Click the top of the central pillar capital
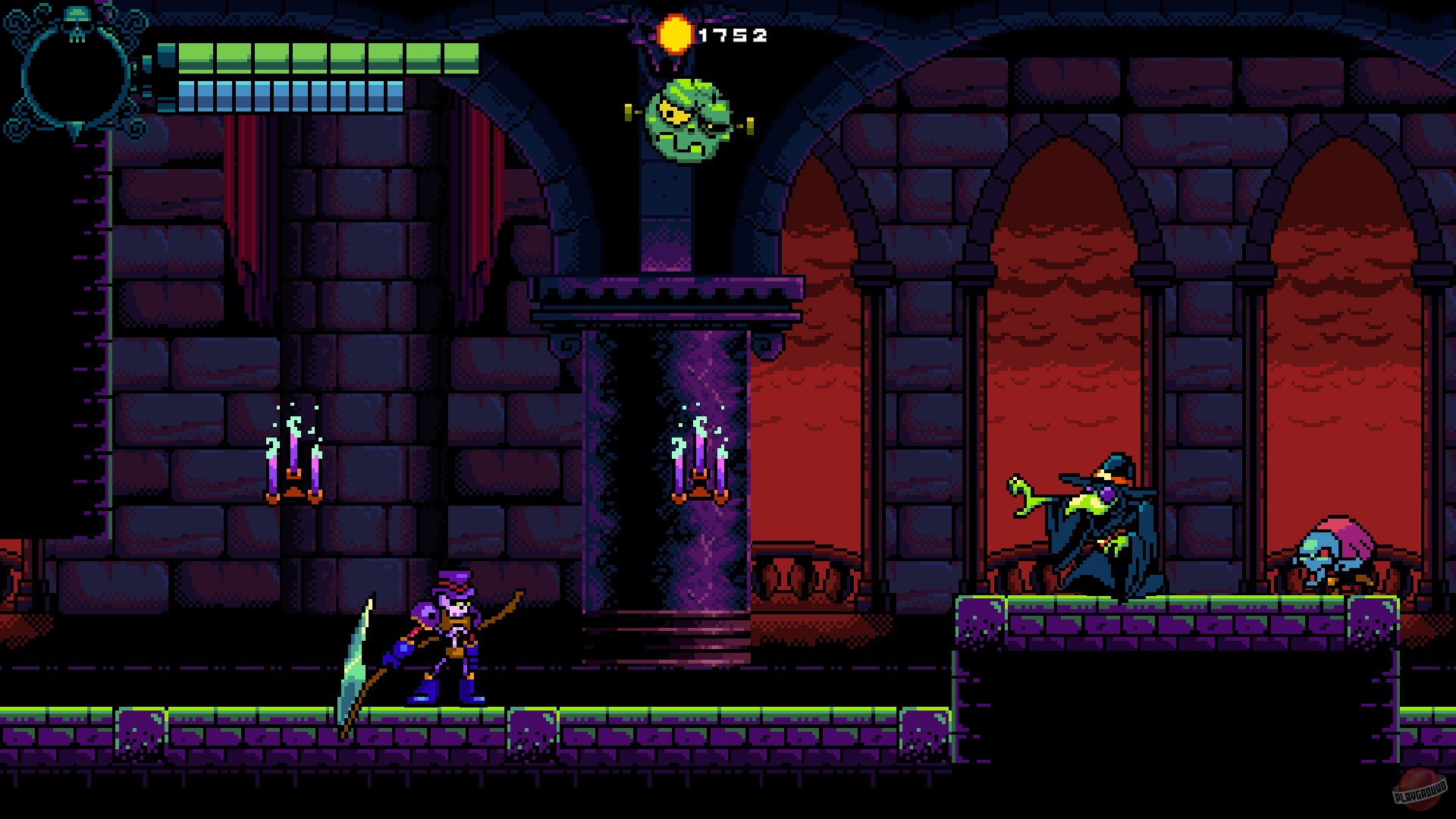Screen dimensions: 1456x819 667,296
